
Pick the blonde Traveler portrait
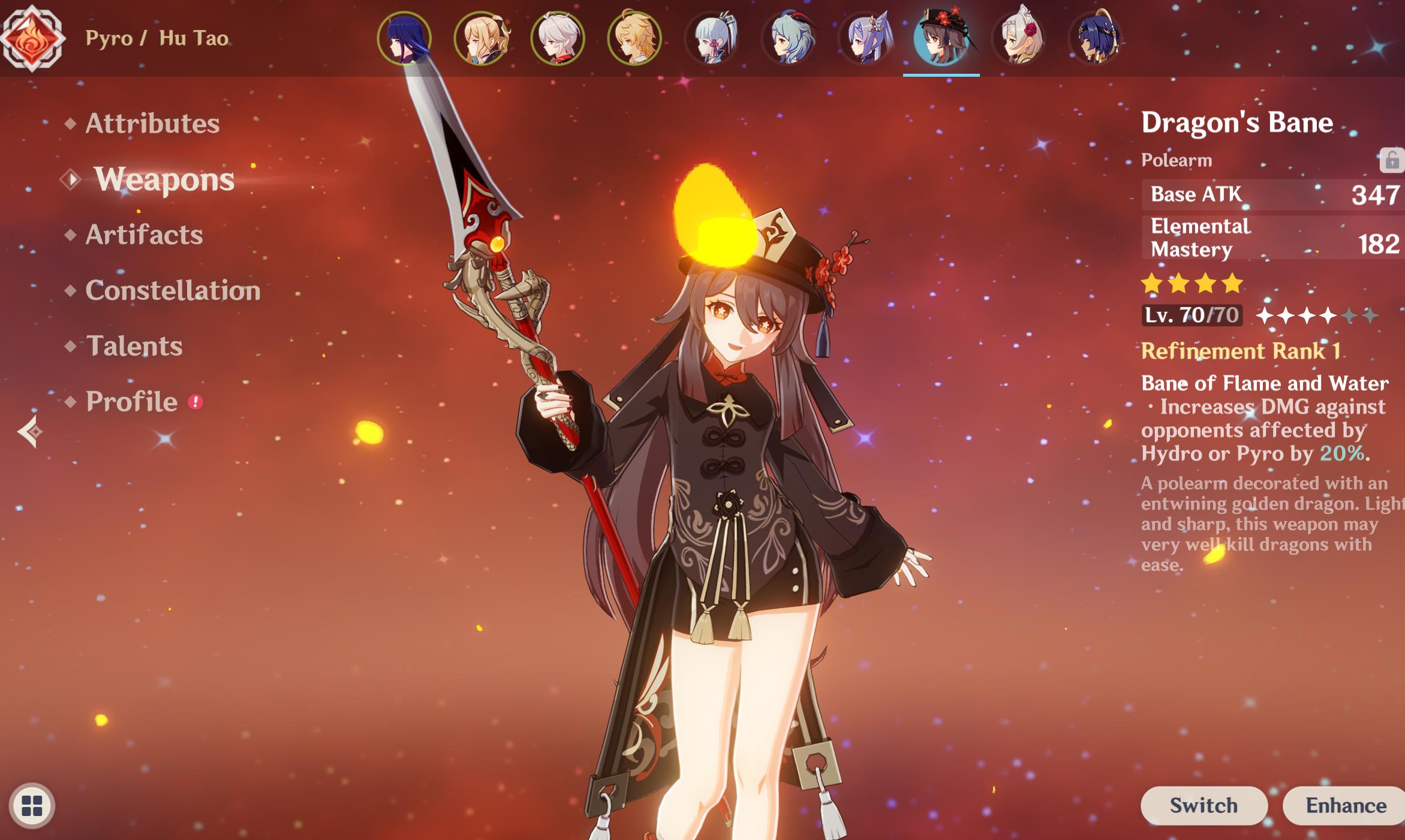pyautogui.click(x=634, y=38)
